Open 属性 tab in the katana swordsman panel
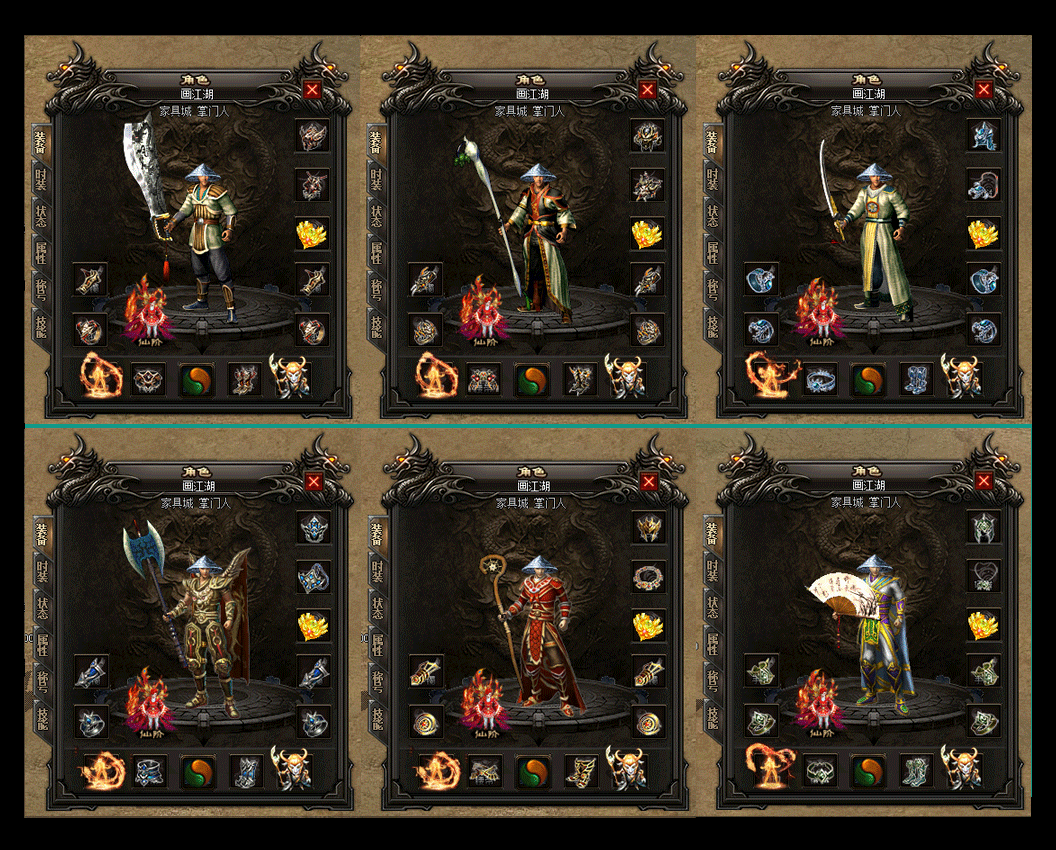The image size is (1056, 850). tap(712, 253)
